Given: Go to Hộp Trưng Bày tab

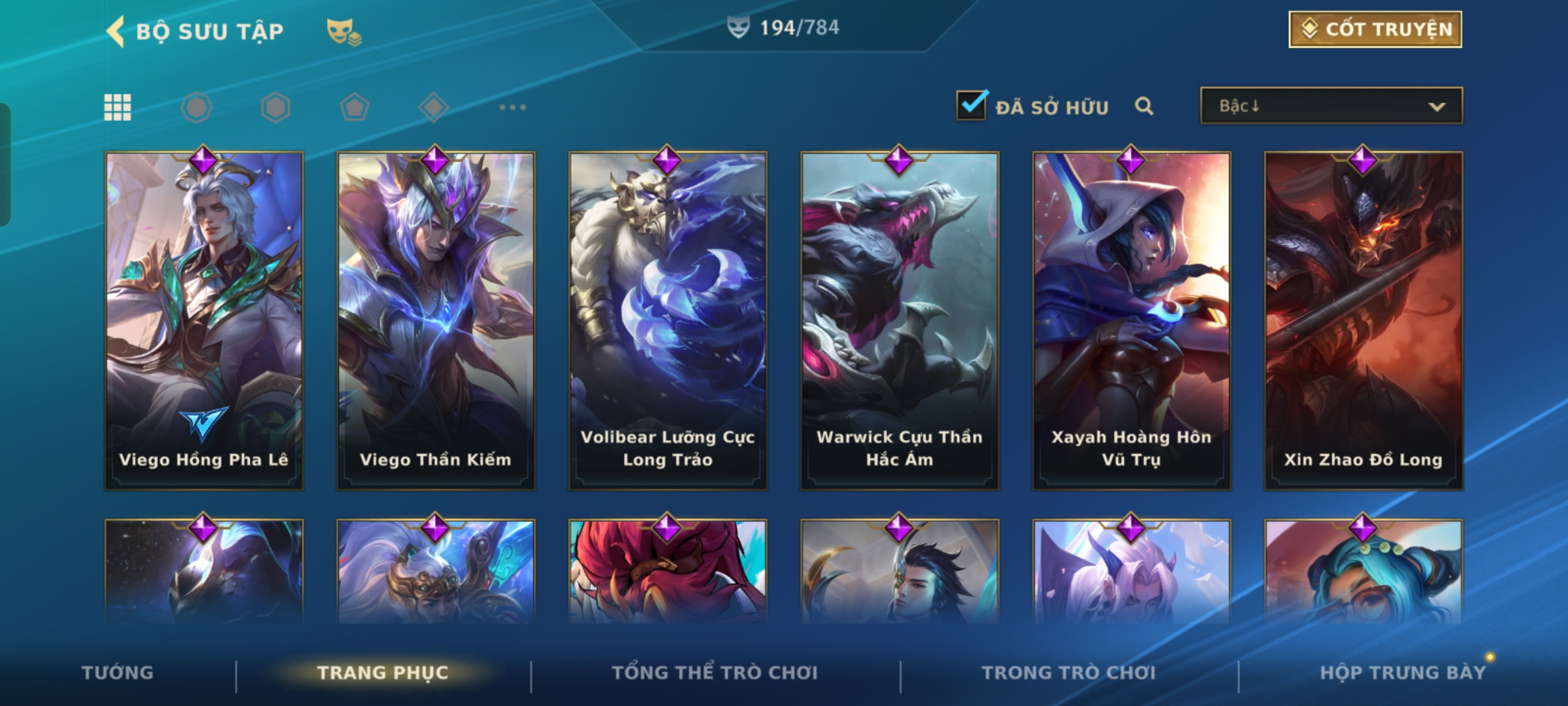Looking at the screenshot, I should click(x=1403, y=673).
